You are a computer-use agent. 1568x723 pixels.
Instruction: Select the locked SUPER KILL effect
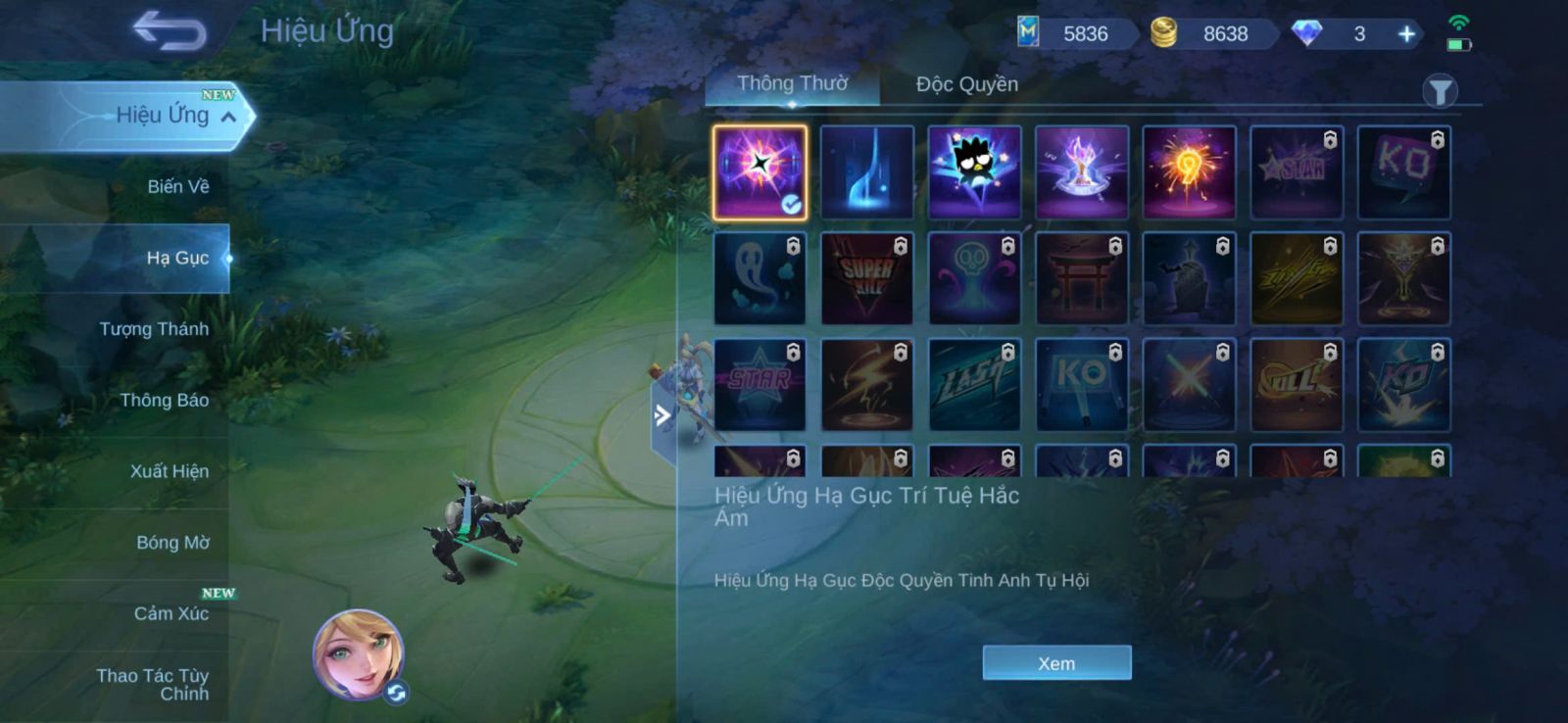click(866, 279)
